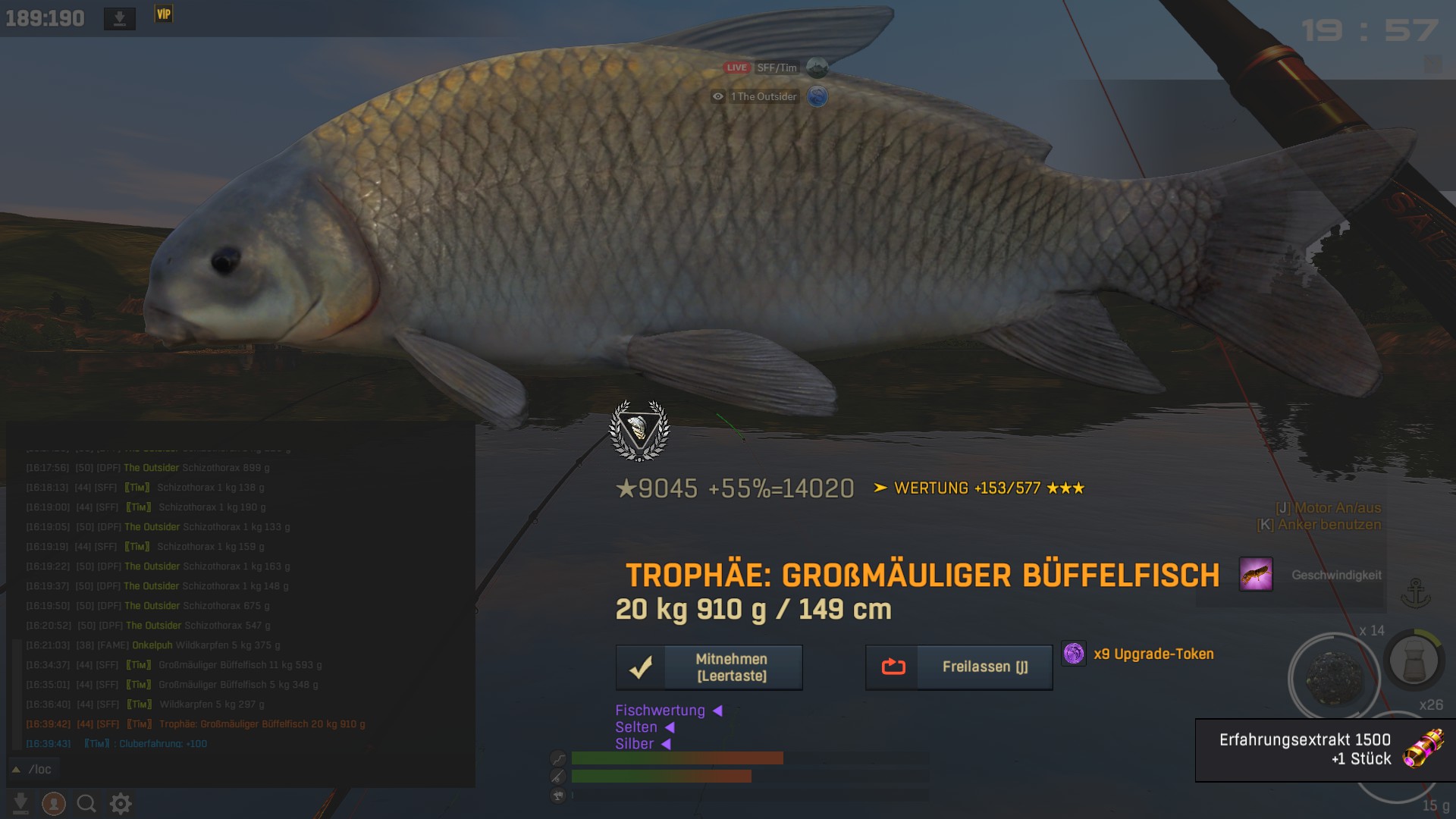This screenshot has height=819, width=1456.
Task: Open the purple bait insect icon
Action: coord(1255,574)
